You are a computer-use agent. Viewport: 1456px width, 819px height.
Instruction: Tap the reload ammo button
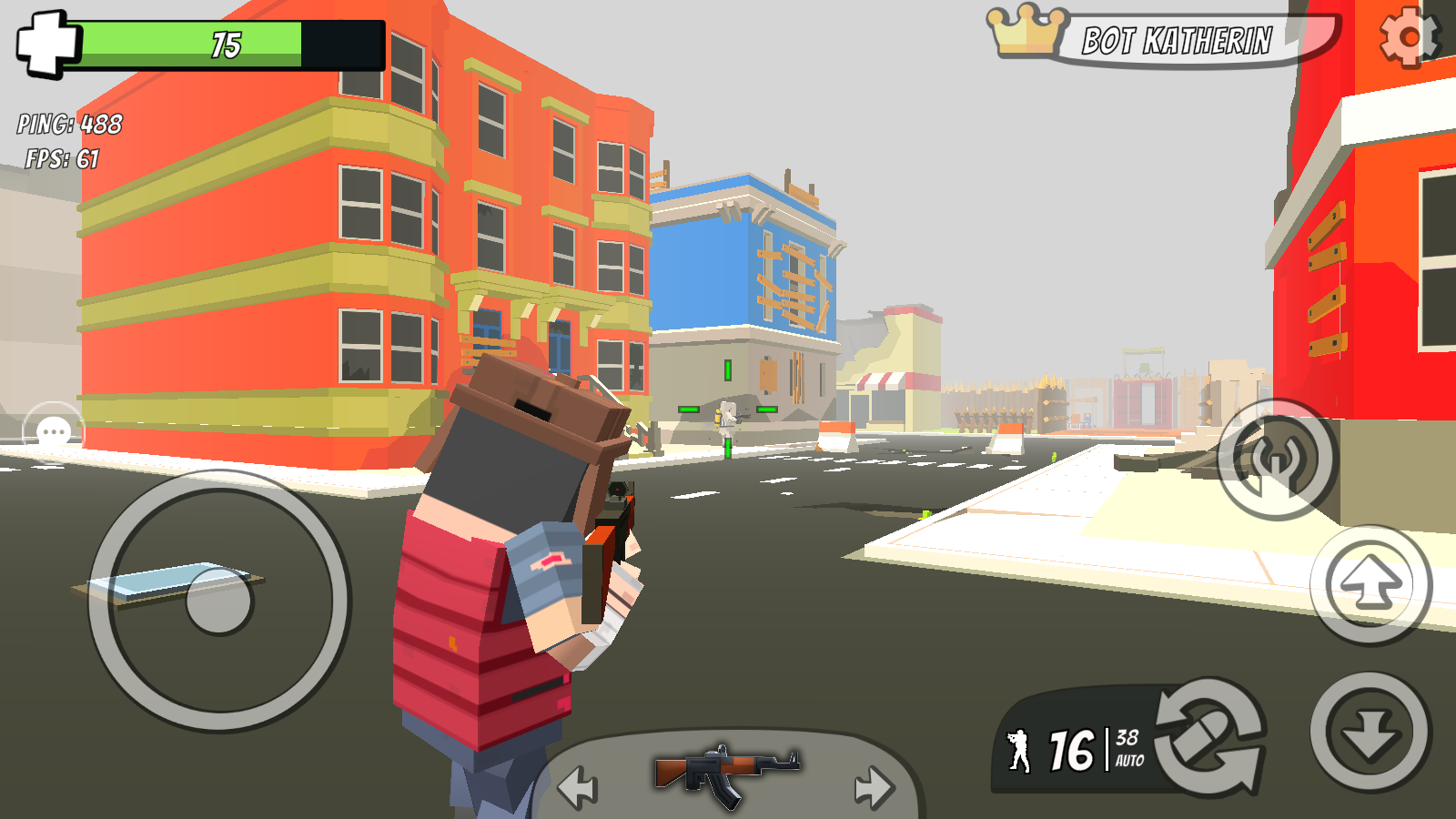click(x=1211, y=735)
